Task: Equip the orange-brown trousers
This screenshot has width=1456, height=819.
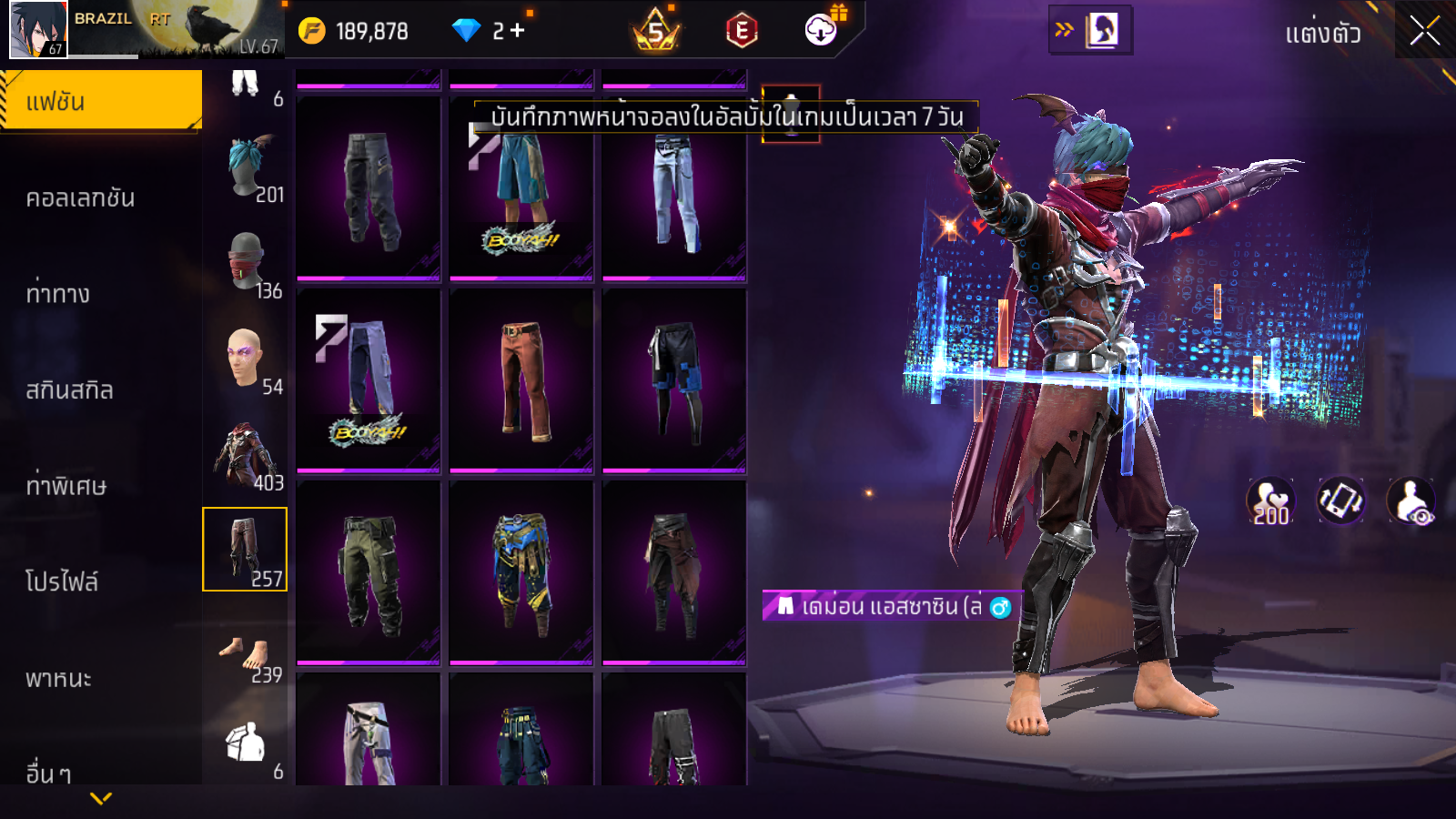Action: click(x=521, y=380)
